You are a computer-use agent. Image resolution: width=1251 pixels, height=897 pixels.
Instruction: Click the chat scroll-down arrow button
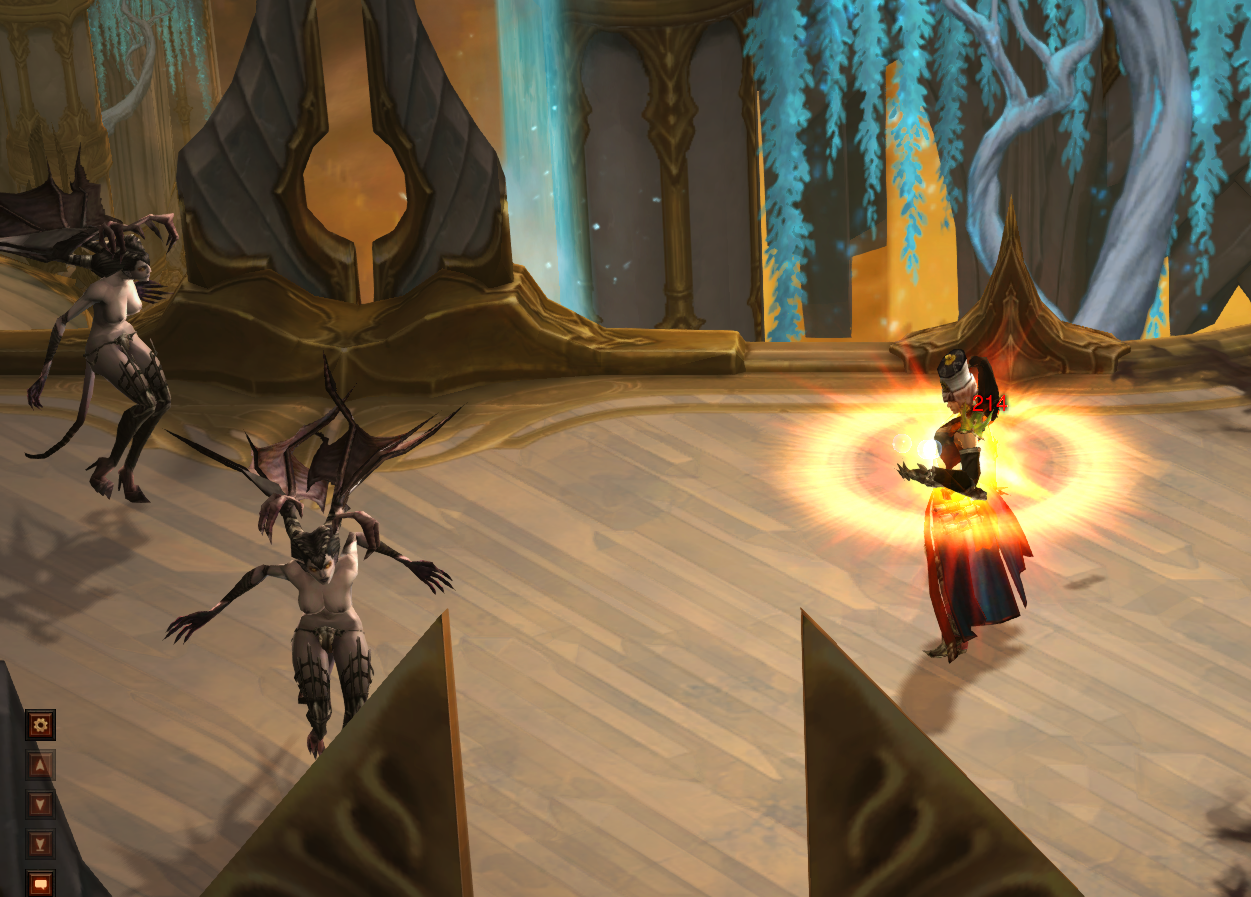[40, 804]
